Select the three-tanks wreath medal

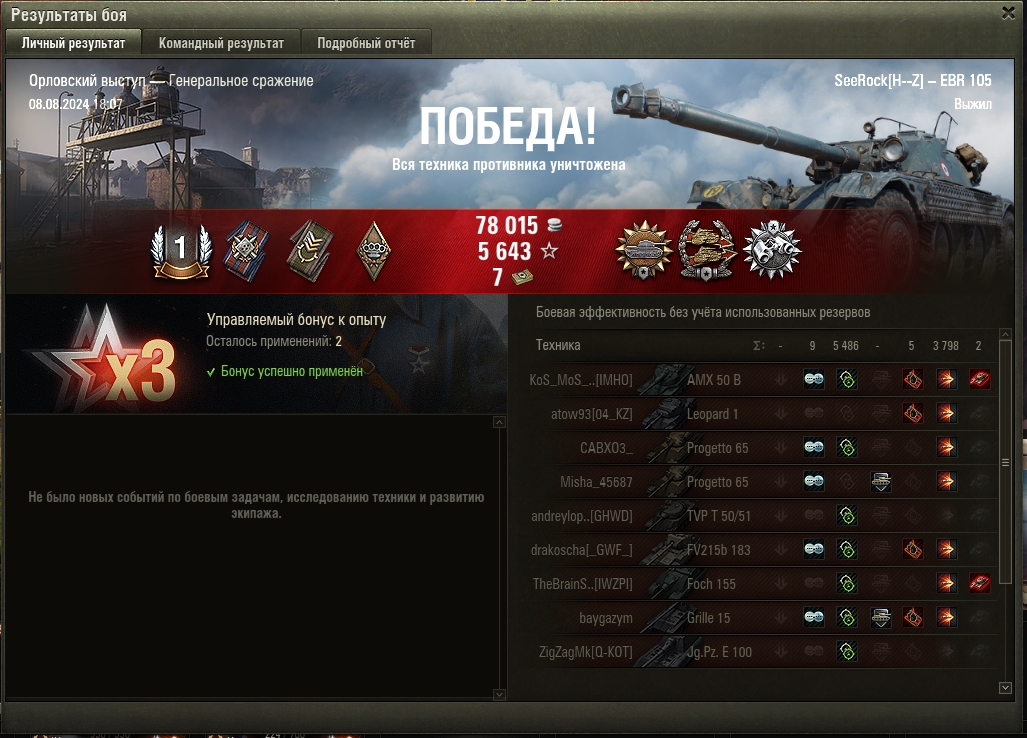[x=707, y=249]
